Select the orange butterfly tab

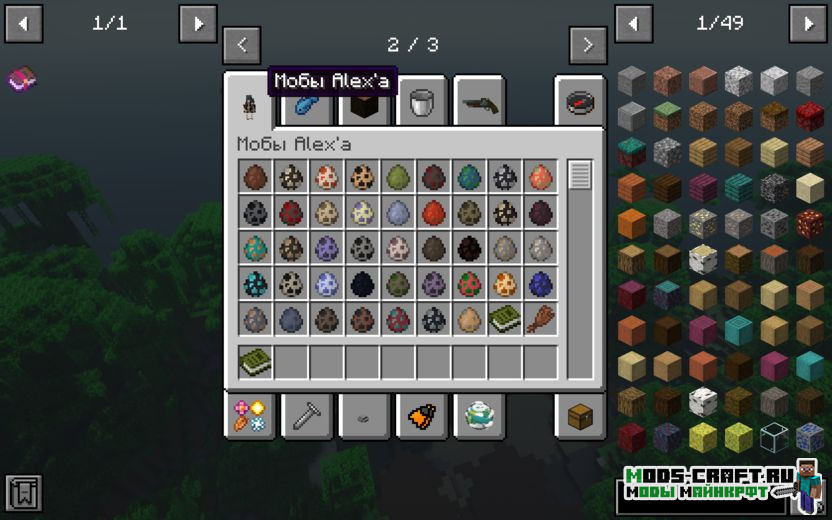[x=421, y=415]
